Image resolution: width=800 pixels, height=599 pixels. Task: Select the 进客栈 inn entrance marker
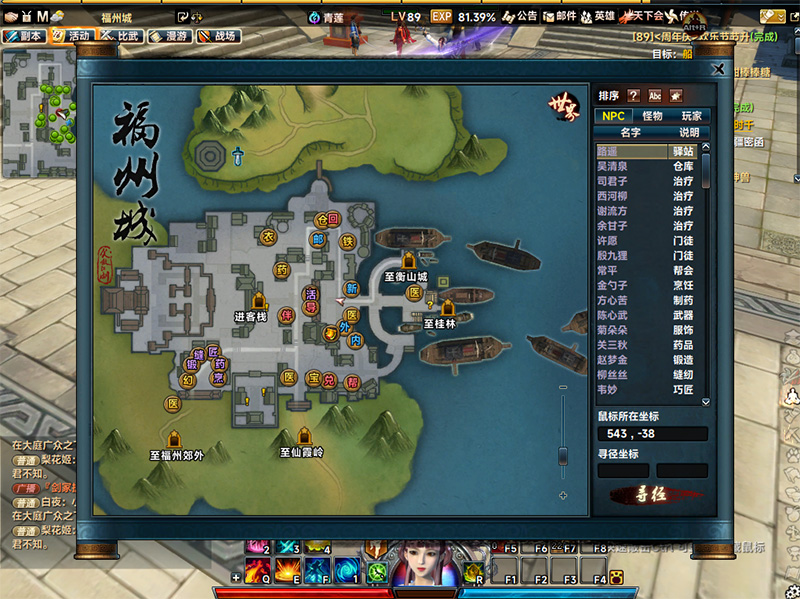click(259, 301)
